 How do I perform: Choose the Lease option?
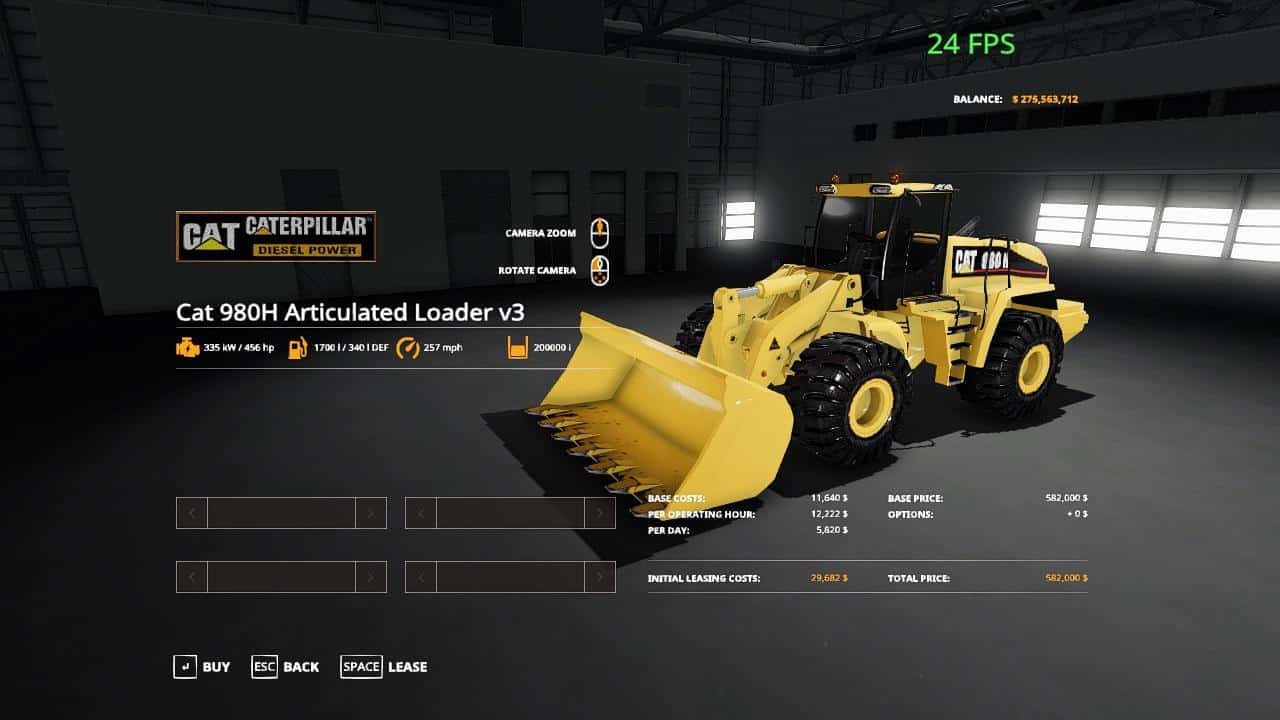[385, 667]
